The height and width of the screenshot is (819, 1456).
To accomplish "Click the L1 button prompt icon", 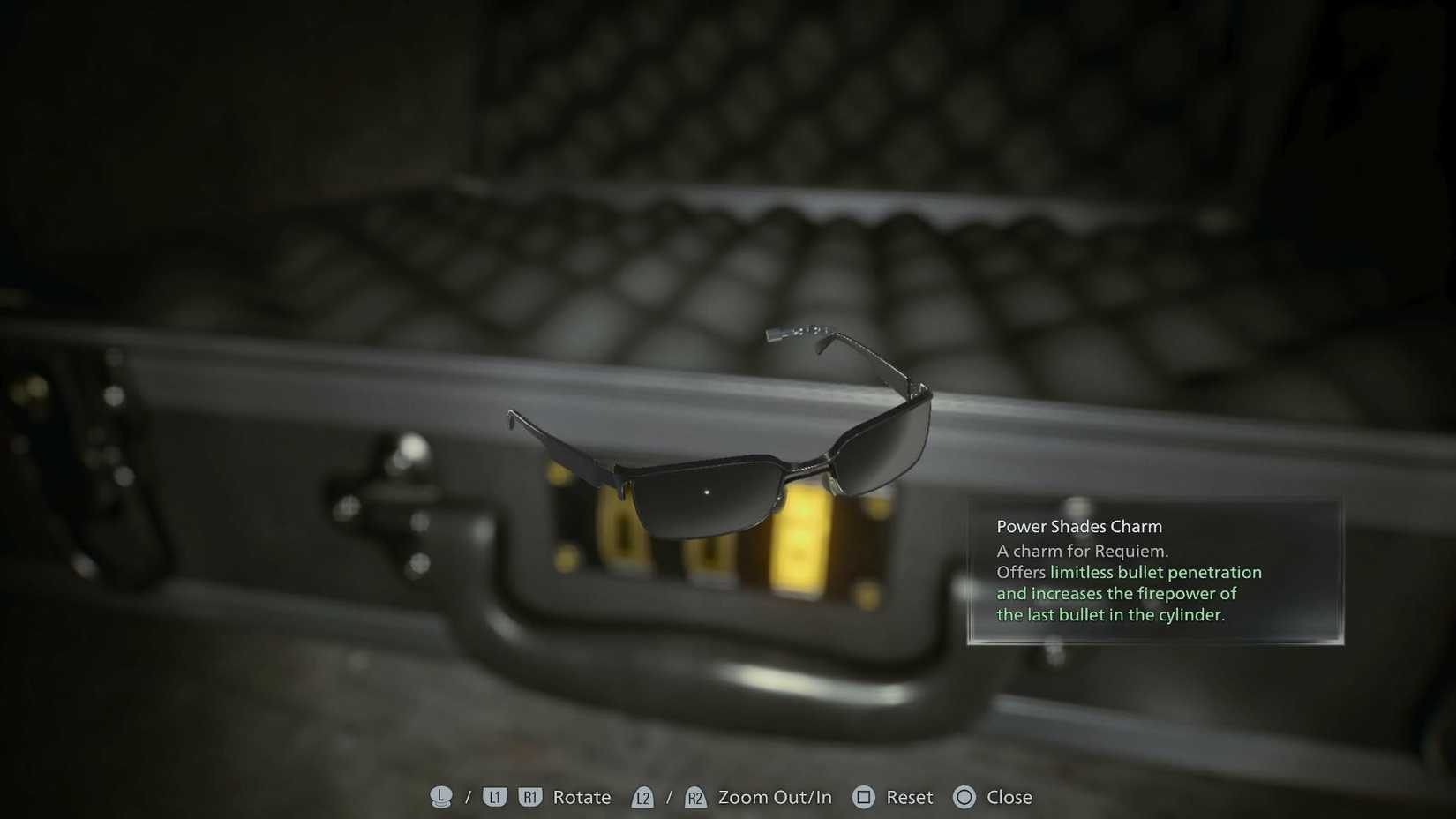I will 494,797.
